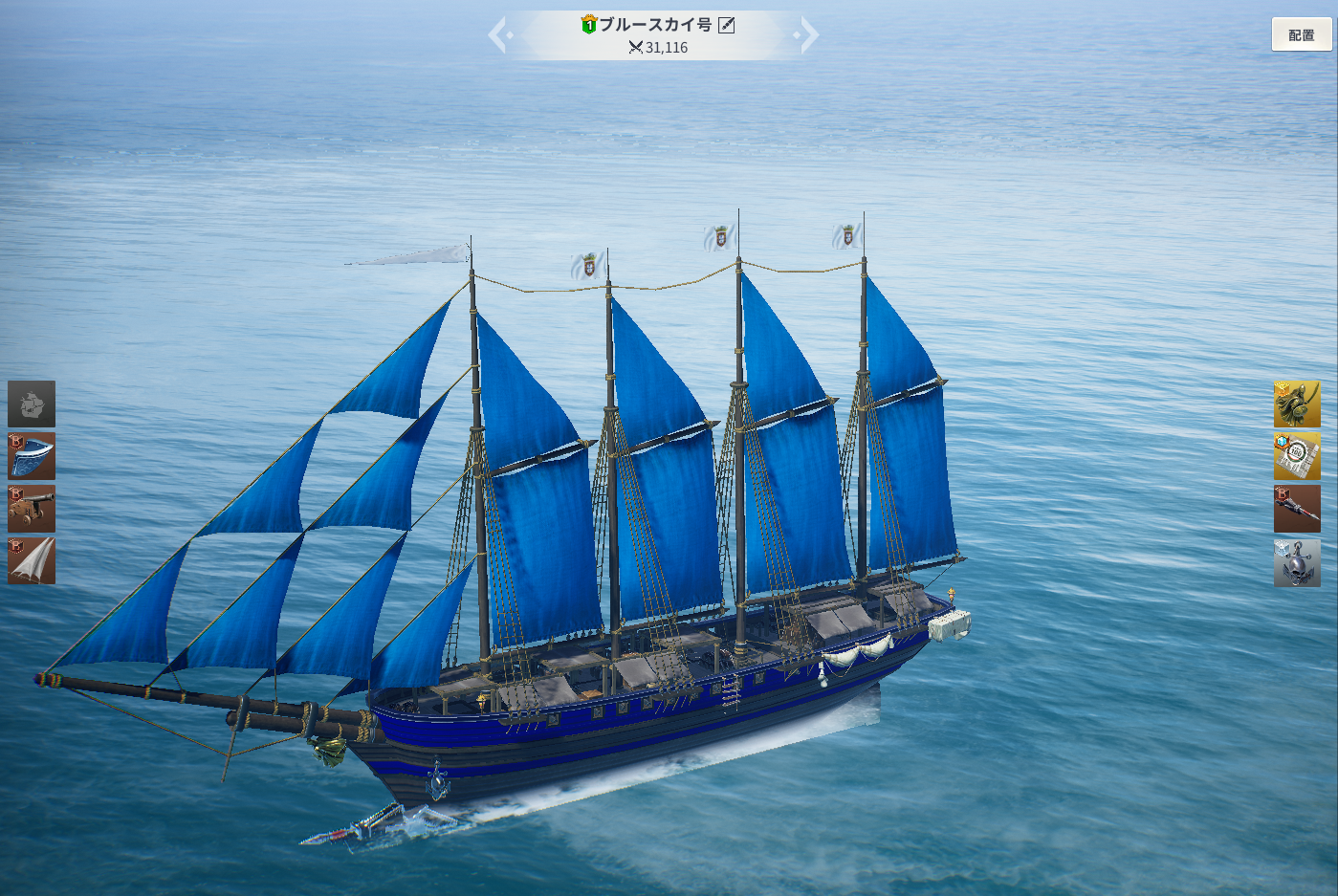Select the skull anchor slot

tap(1296, 561)
